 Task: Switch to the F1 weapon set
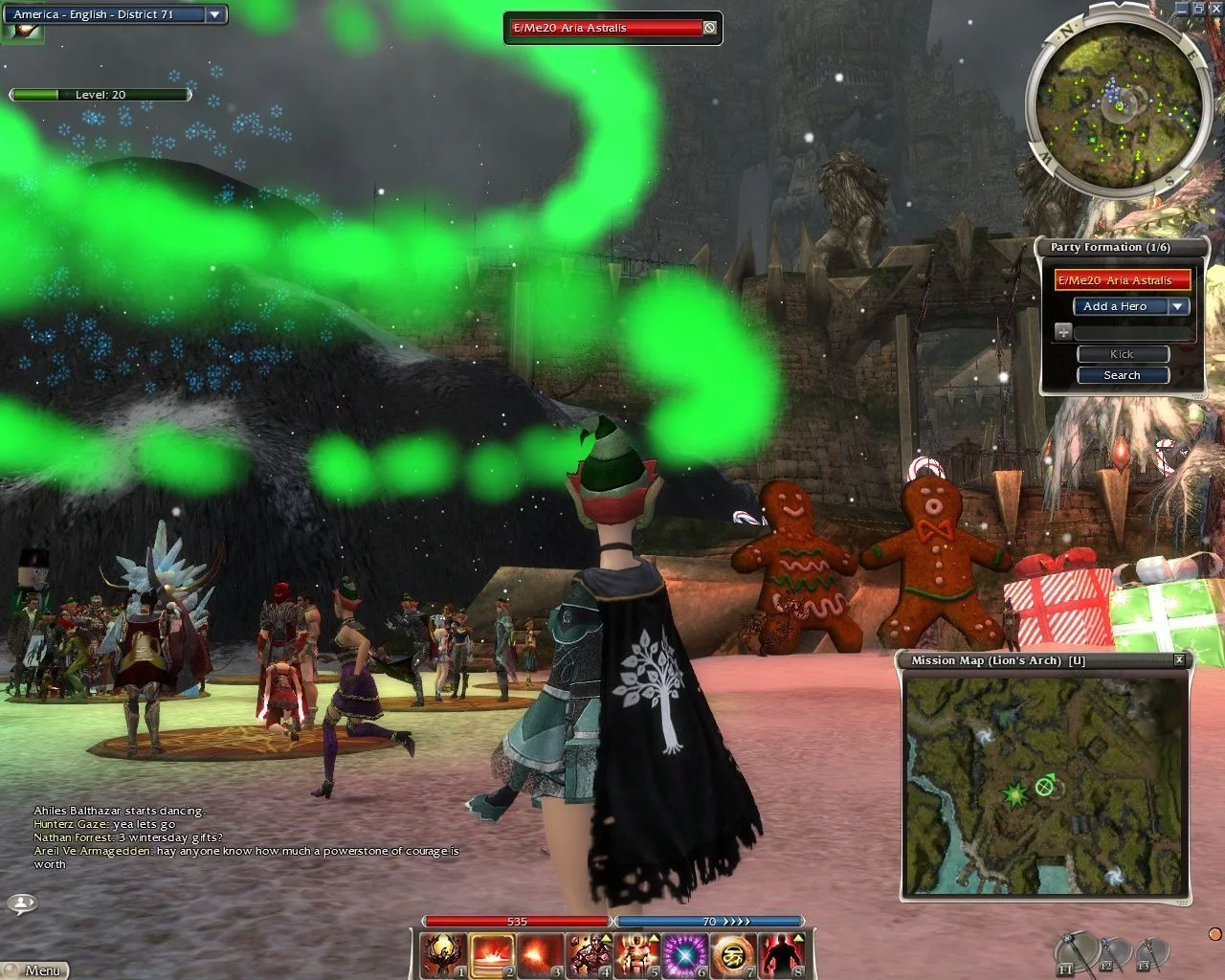pyautogui.click(x=1075, y=950)
